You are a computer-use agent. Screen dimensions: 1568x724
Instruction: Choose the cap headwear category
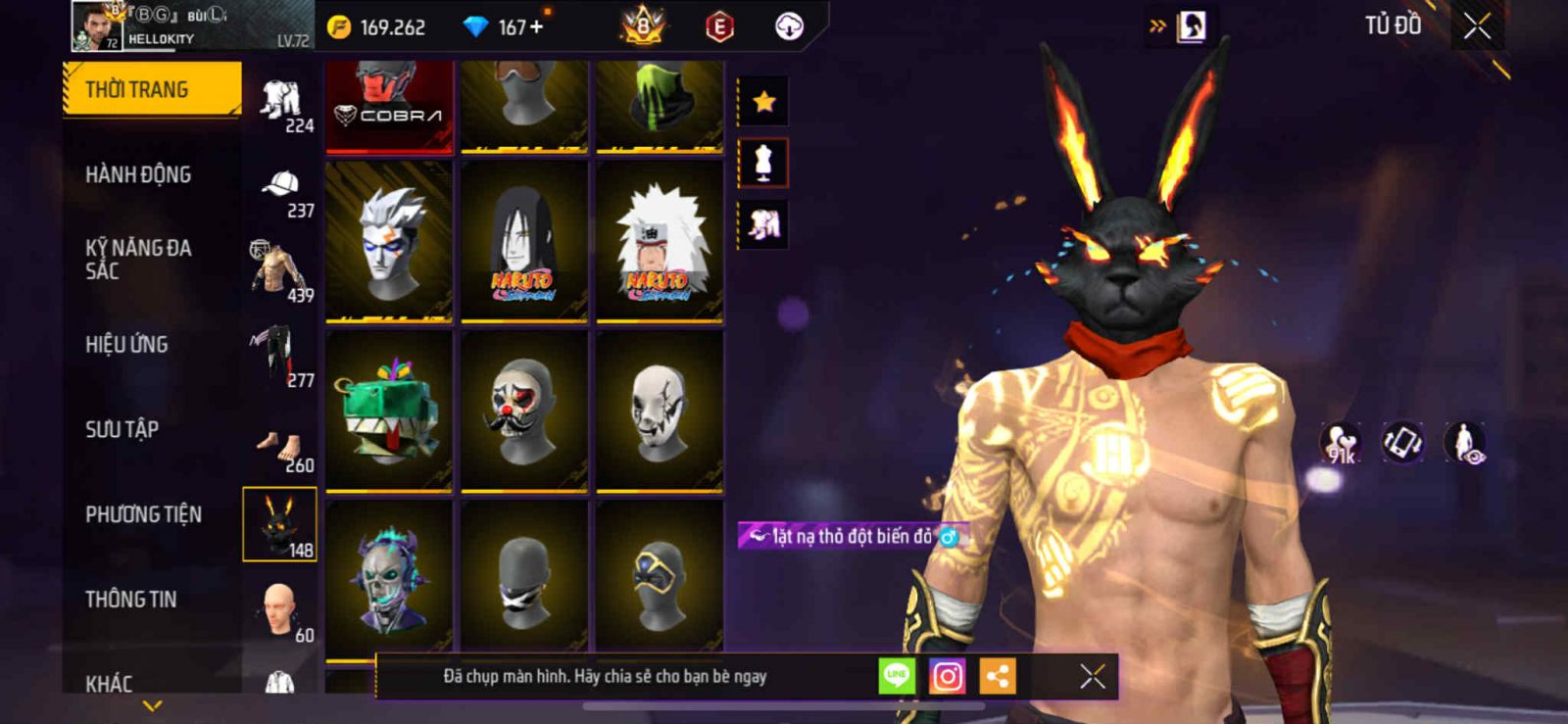tap(281, 190)
